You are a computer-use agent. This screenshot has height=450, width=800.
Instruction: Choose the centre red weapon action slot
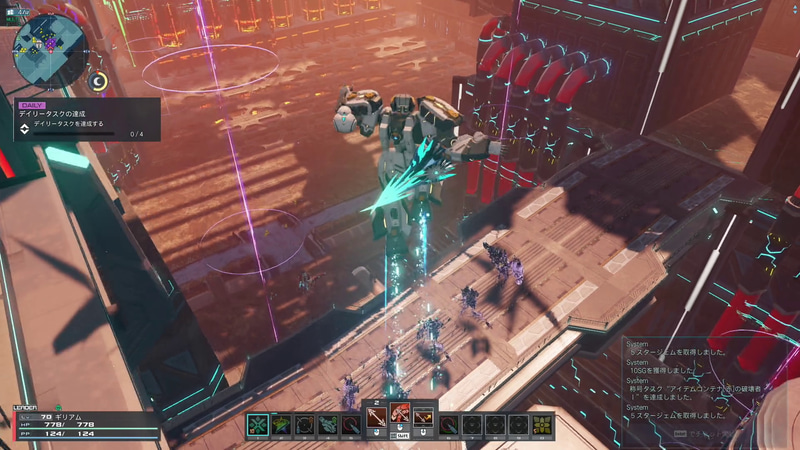click(x=400, y=415)
